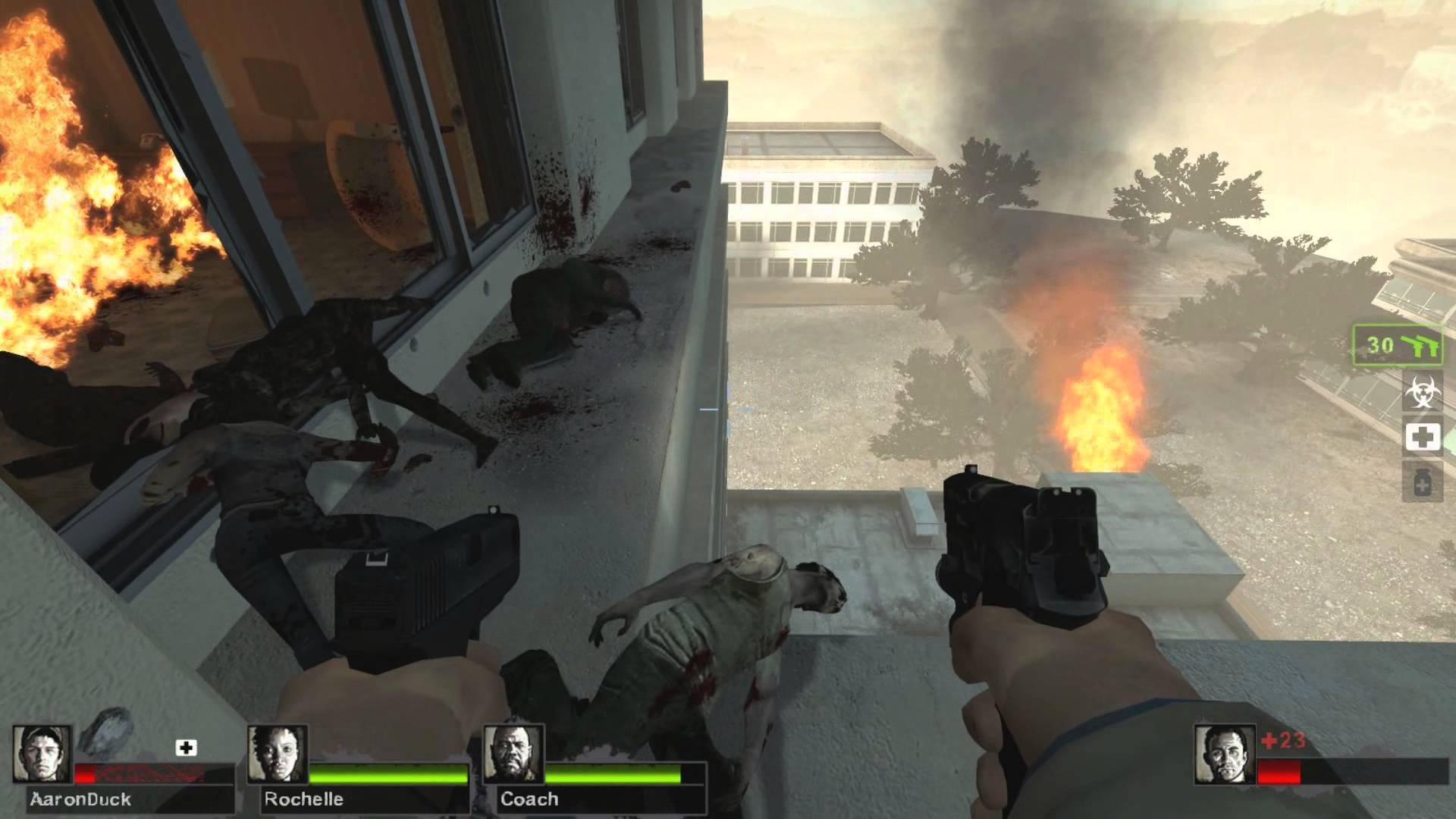Pick the pain pills bottle slot
1456x819 pixels.
[x=1422, y=481]
